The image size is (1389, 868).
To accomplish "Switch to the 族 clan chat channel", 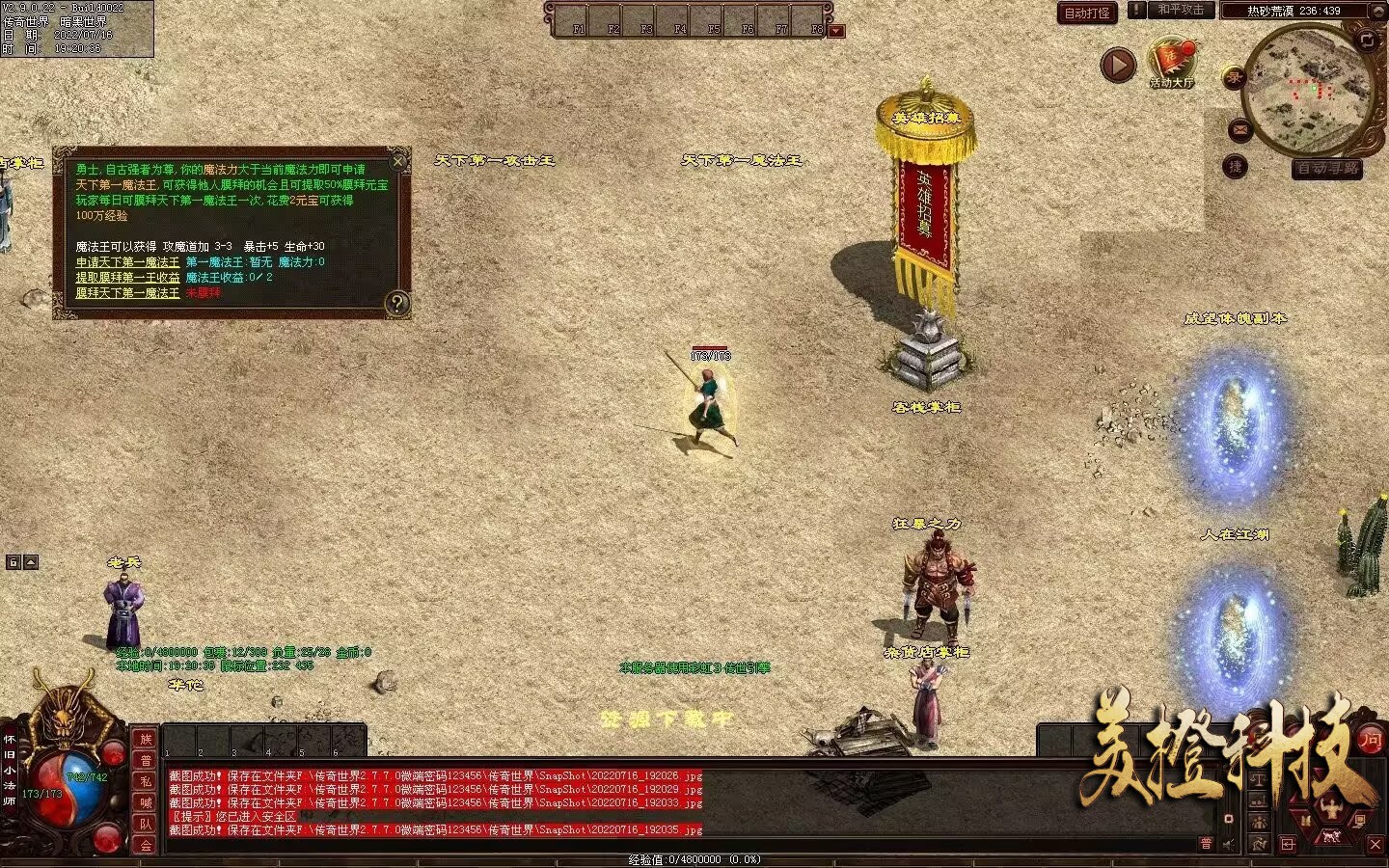I will click(146, 740).
